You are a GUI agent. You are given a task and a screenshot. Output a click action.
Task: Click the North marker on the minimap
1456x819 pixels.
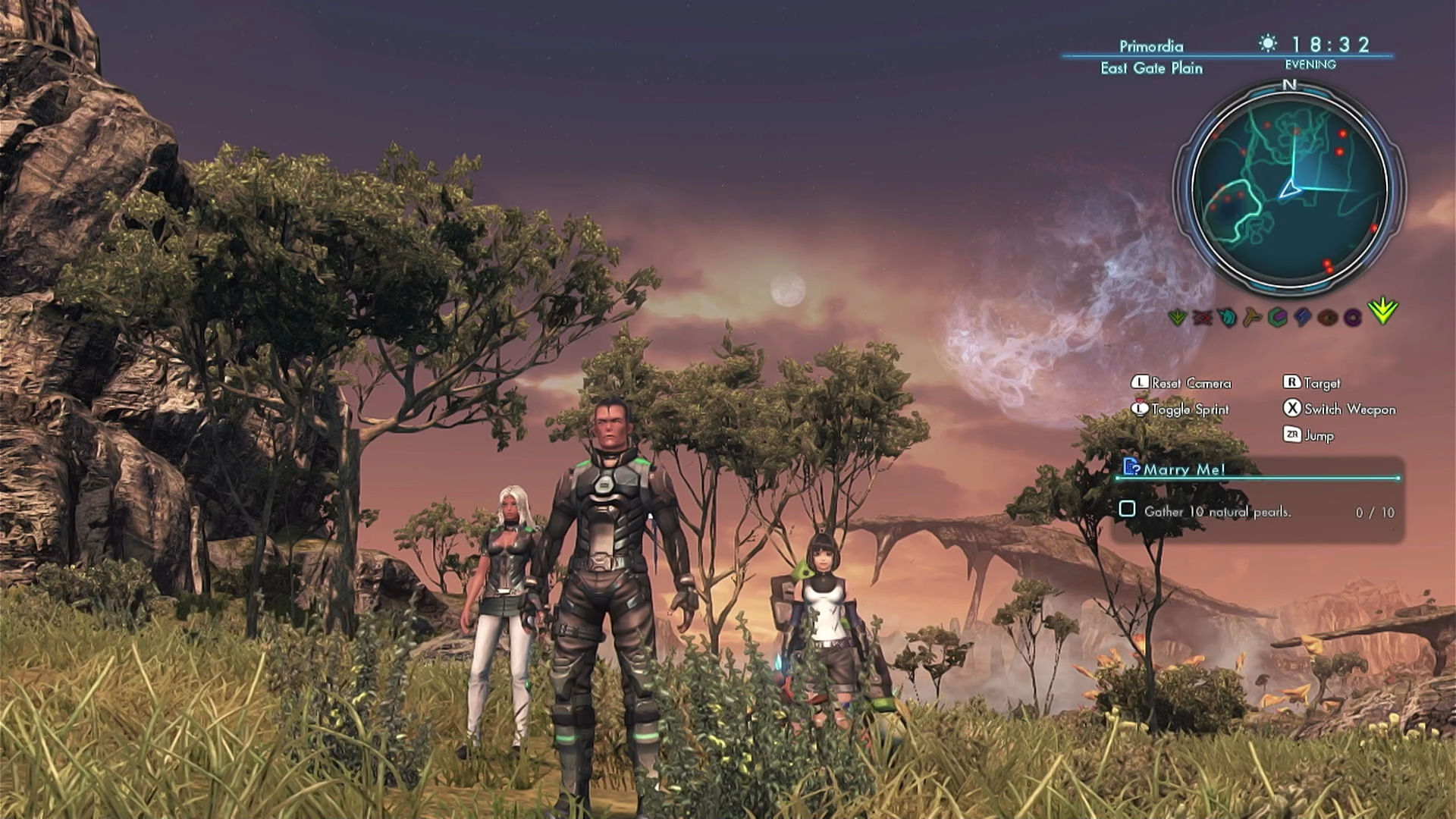coord(1289,85)
